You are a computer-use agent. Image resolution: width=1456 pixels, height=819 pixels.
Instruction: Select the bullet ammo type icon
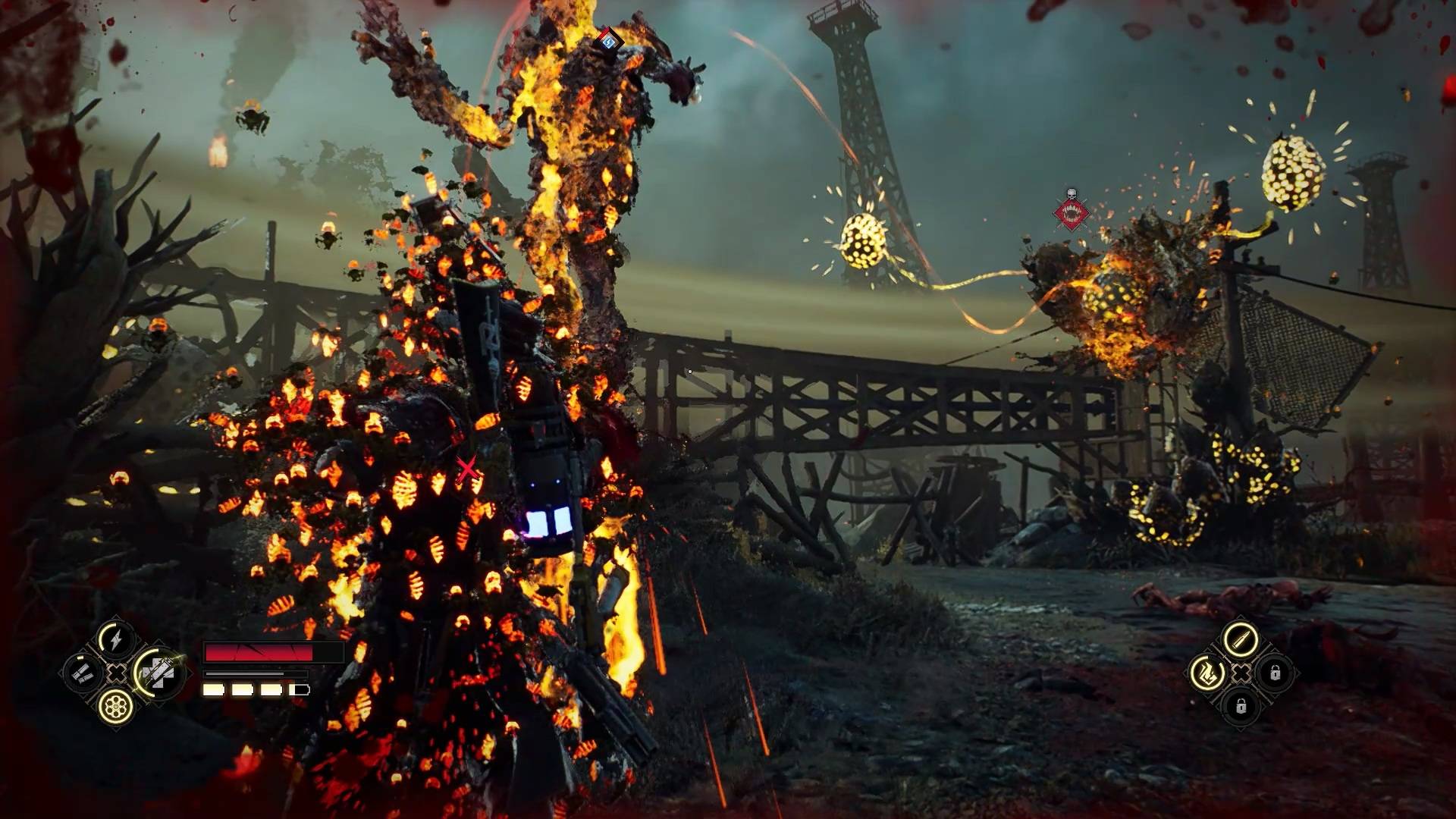1240,639
